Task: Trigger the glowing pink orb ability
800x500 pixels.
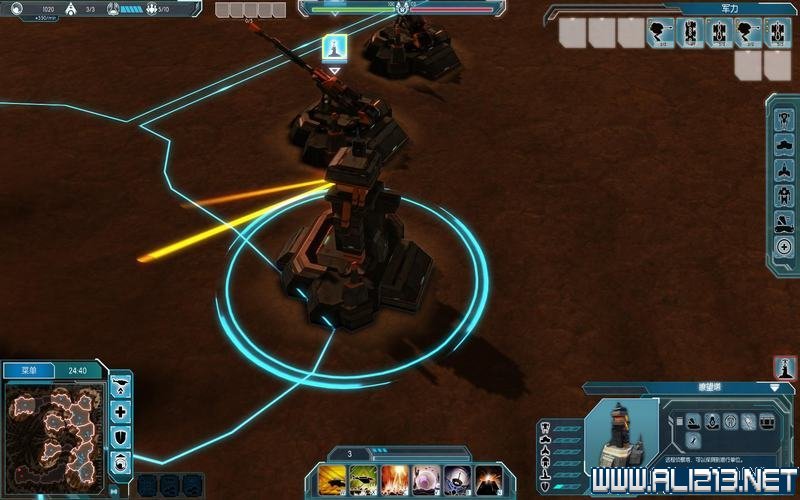Action: pos(426,478)
